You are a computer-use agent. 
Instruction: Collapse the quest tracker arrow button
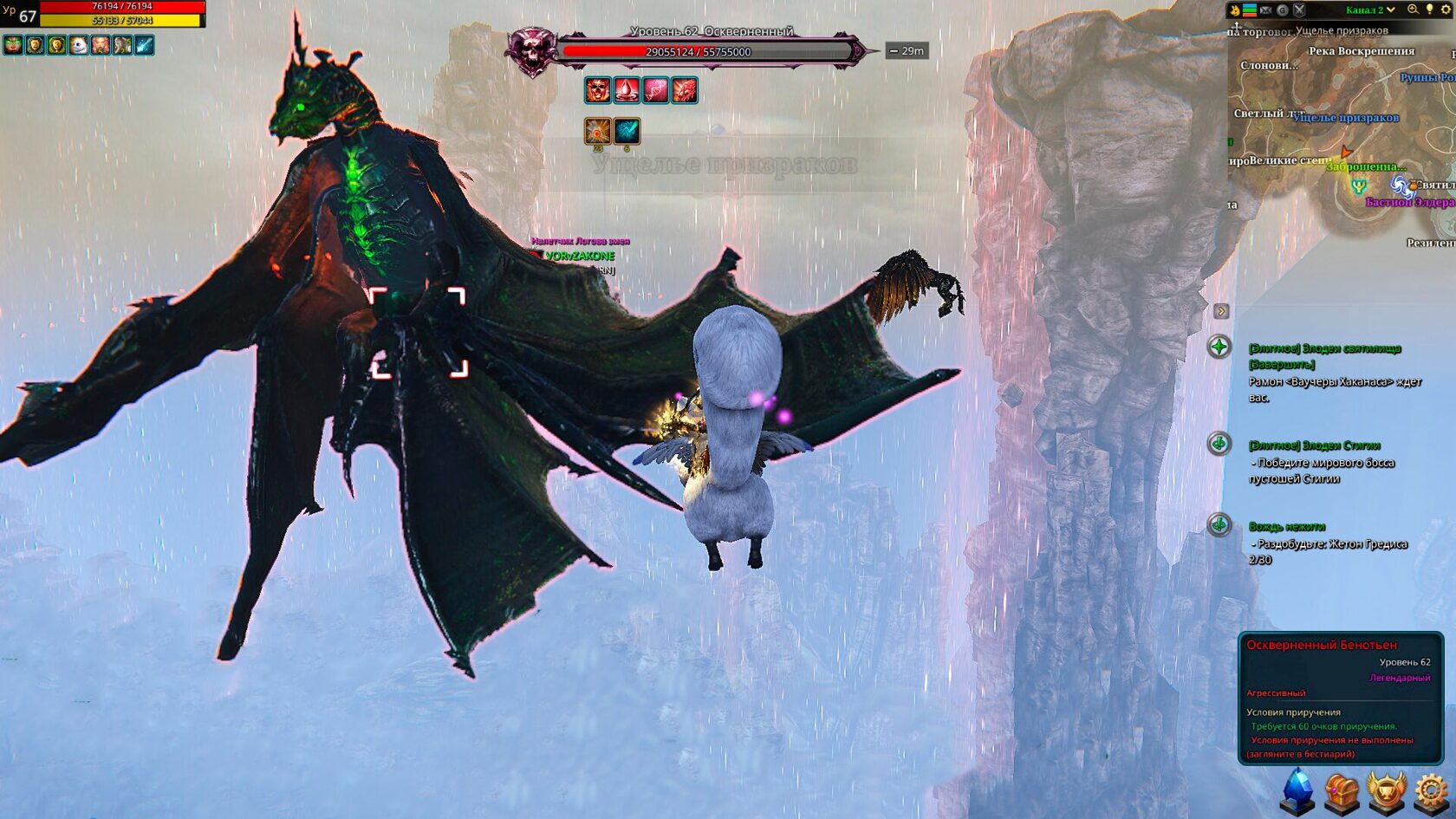point(1221,311)
